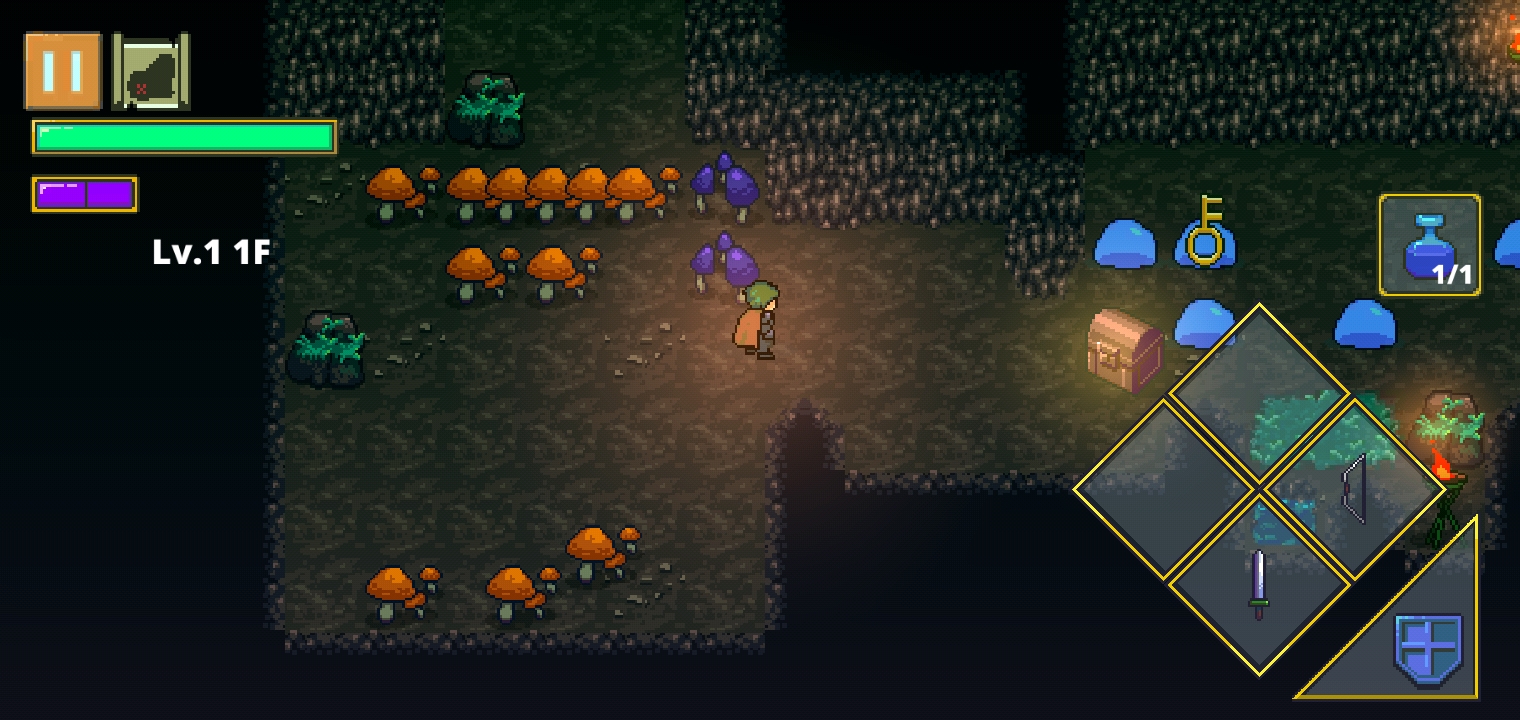Tap the sword attack button
Screen dimensions: 1520x720
point(1259,584)
